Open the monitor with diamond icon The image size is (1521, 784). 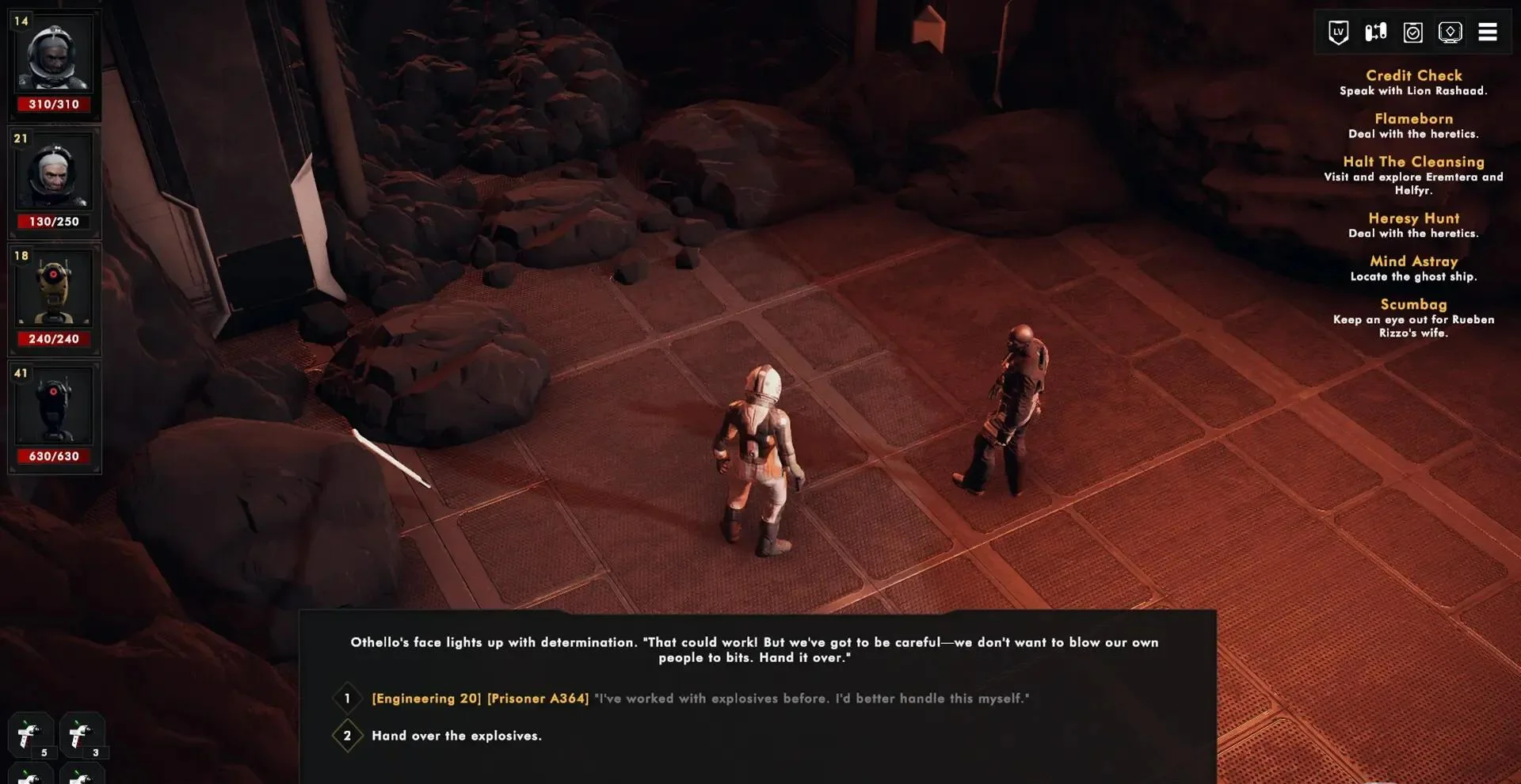pyautogui.click(x=1450, y=32)
